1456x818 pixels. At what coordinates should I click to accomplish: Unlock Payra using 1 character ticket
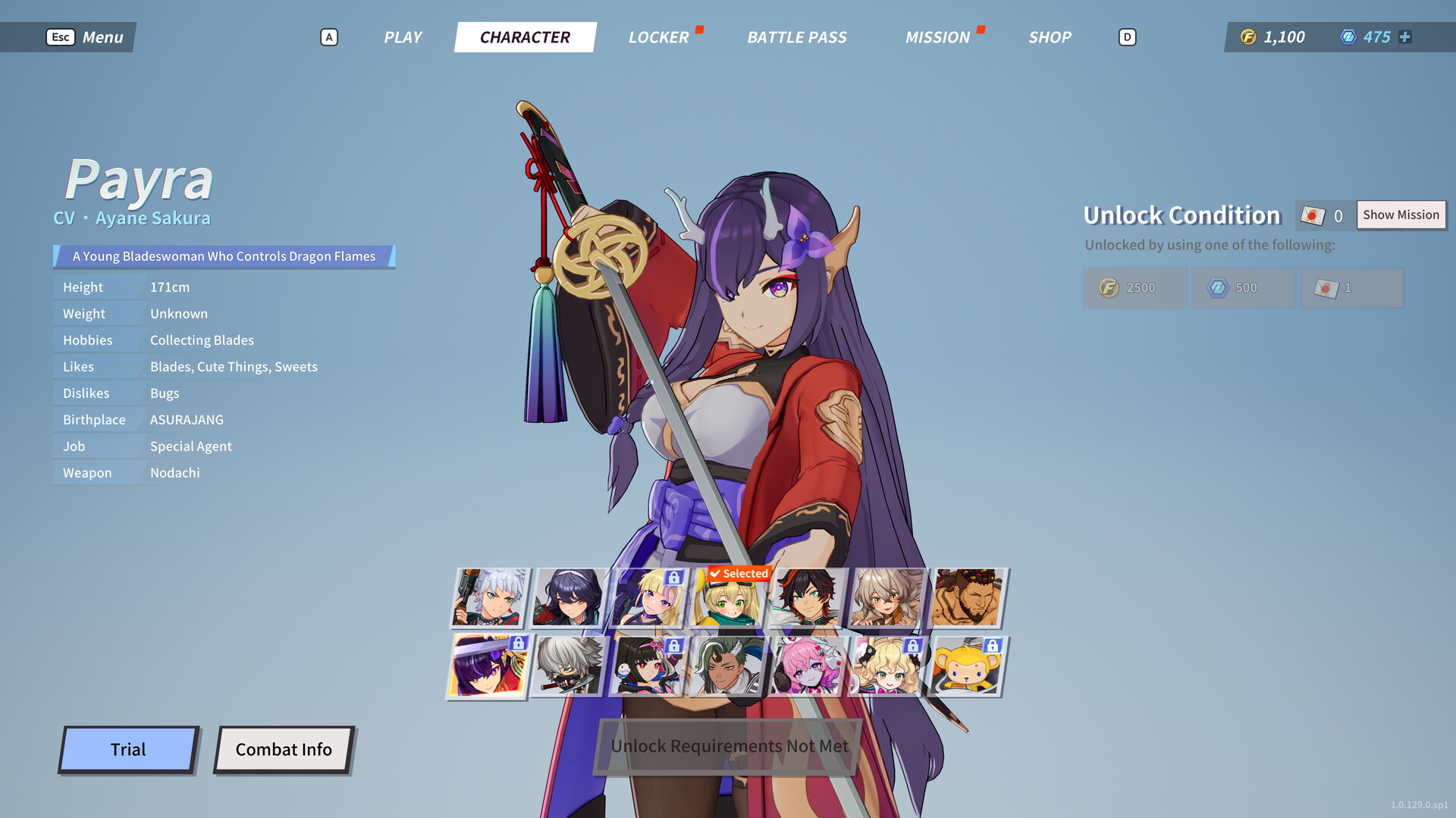click(1351, 288)
